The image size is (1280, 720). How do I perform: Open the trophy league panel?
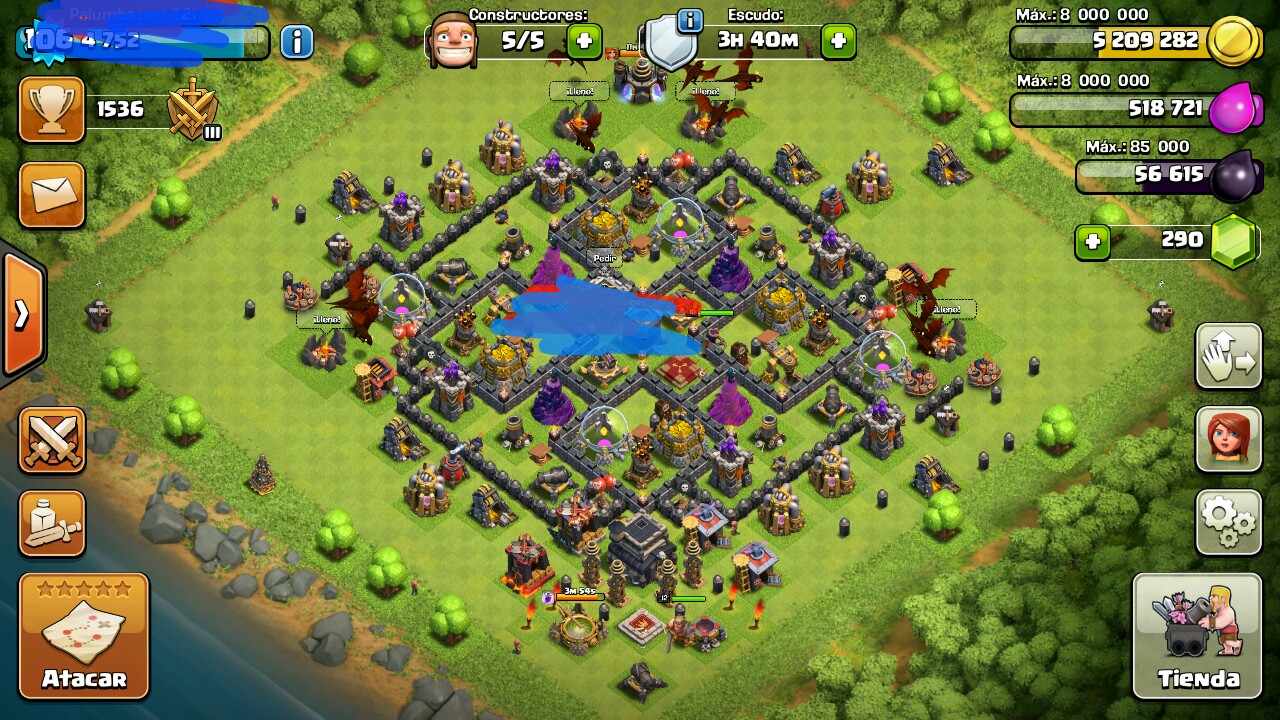coord(52,110)
